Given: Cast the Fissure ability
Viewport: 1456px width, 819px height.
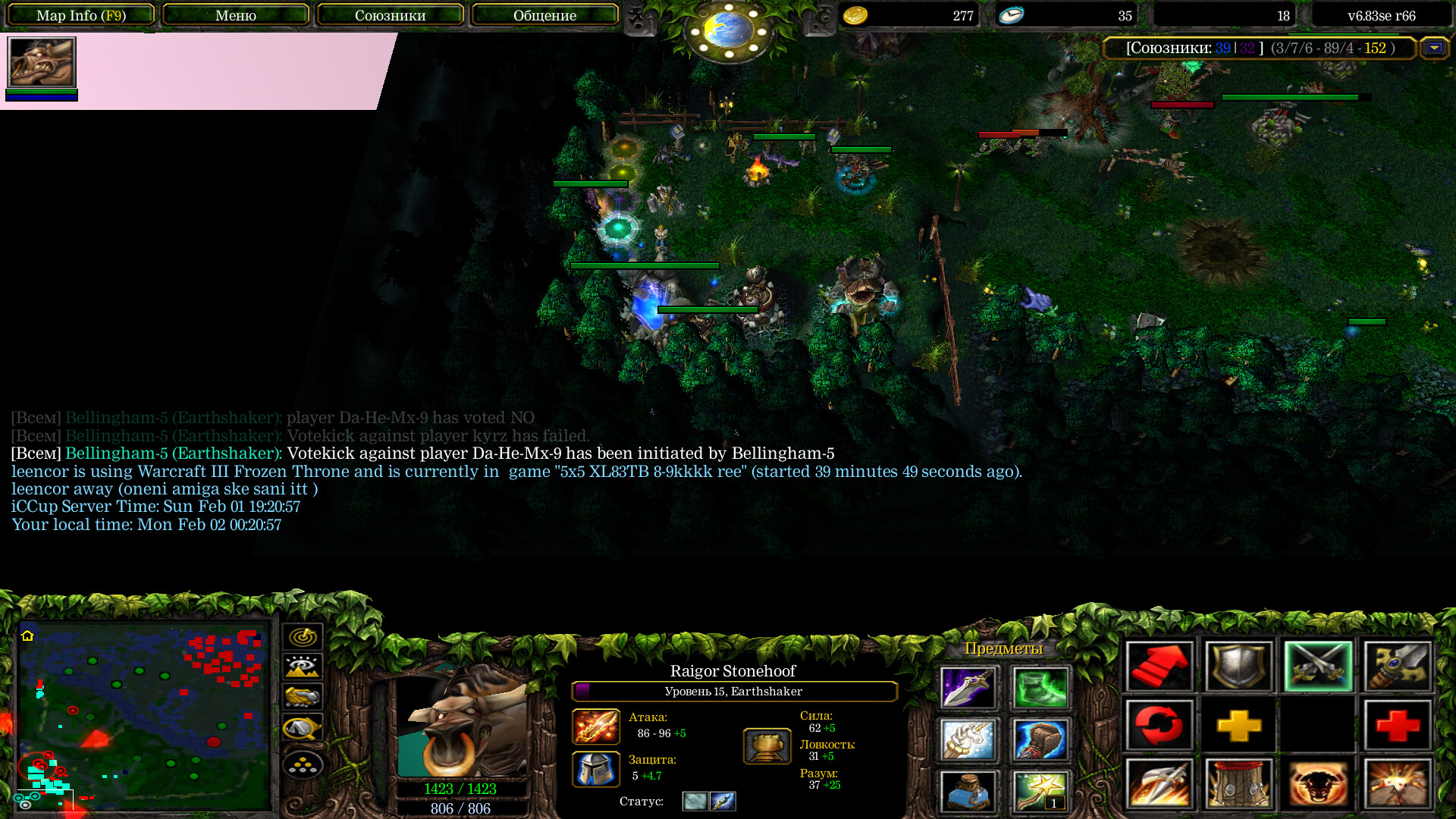Looking at the screenshot, I should (x=1159, y=783).
